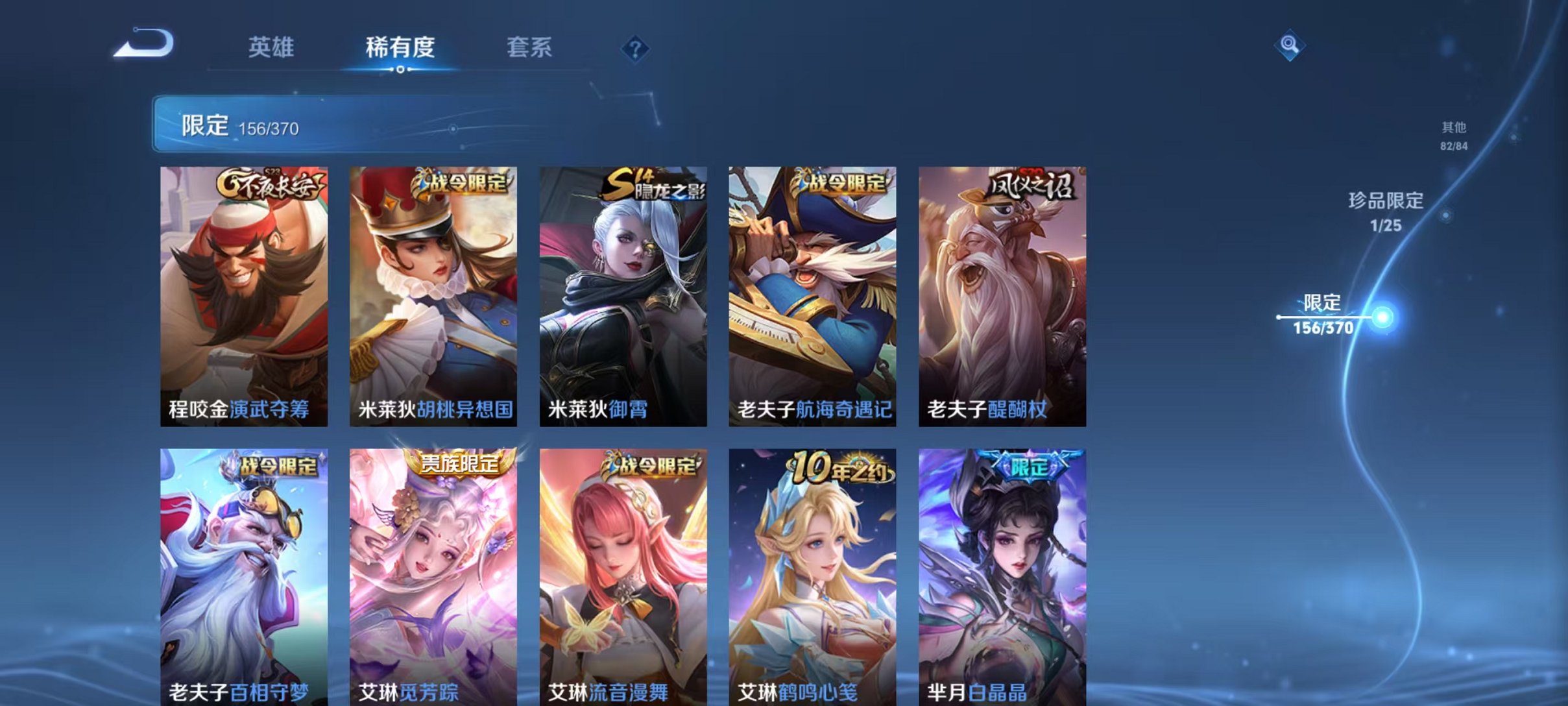This screenshot has height=706, width=1568.
Task: Switch to the 英雄 tab
Action: 272,47
